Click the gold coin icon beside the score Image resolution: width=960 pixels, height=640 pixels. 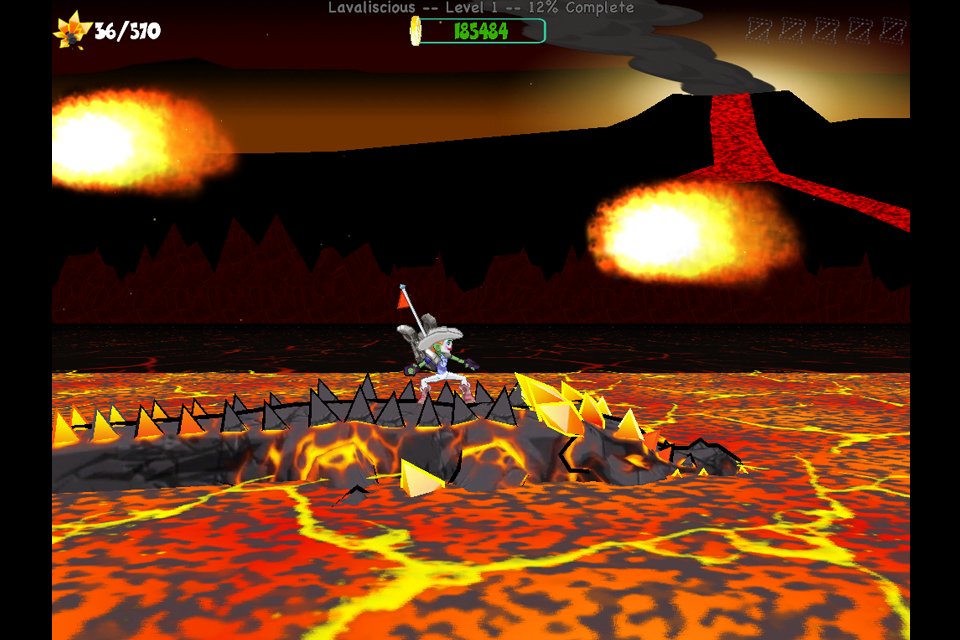[x=416, y=31]
